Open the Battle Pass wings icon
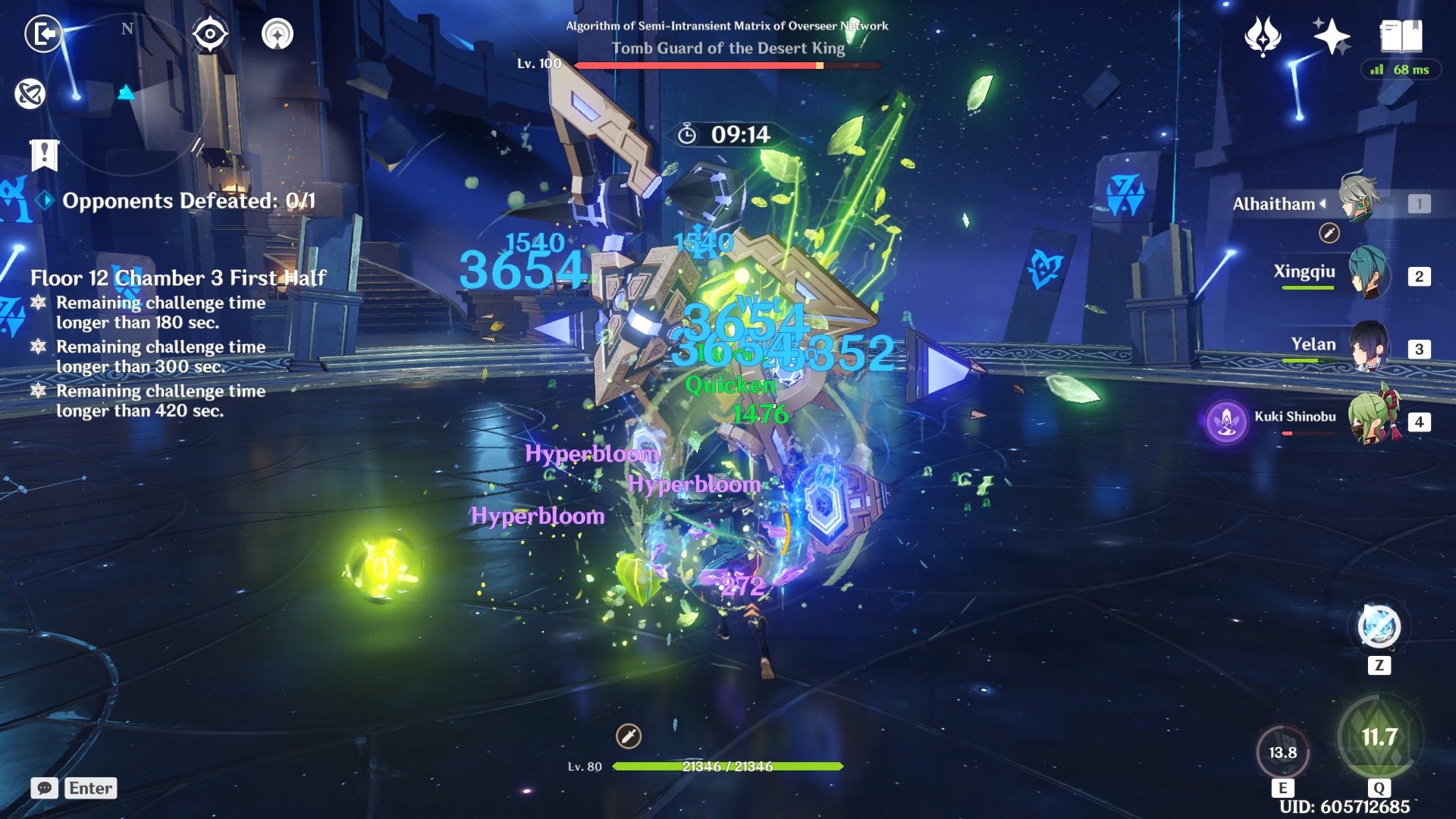1456x819 pixels. [1260, 33]
